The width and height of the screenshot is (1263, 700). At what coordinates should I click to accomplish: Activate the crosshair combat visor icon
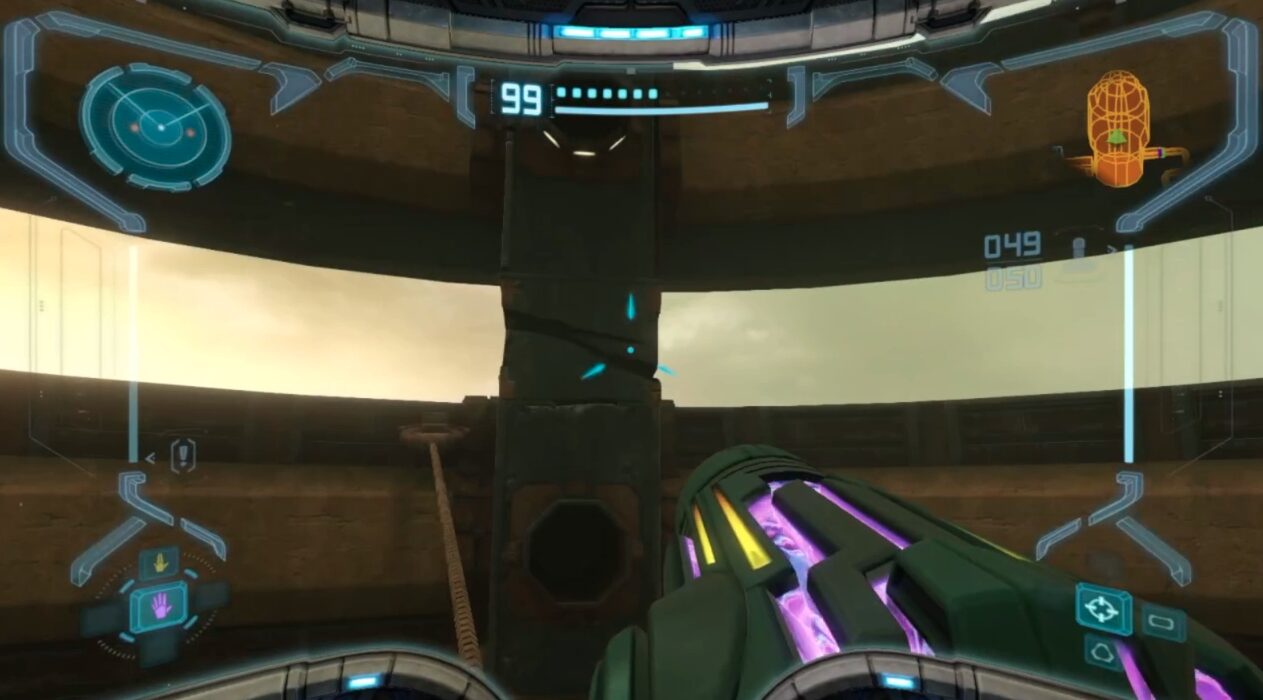[x=1103, y=609]
